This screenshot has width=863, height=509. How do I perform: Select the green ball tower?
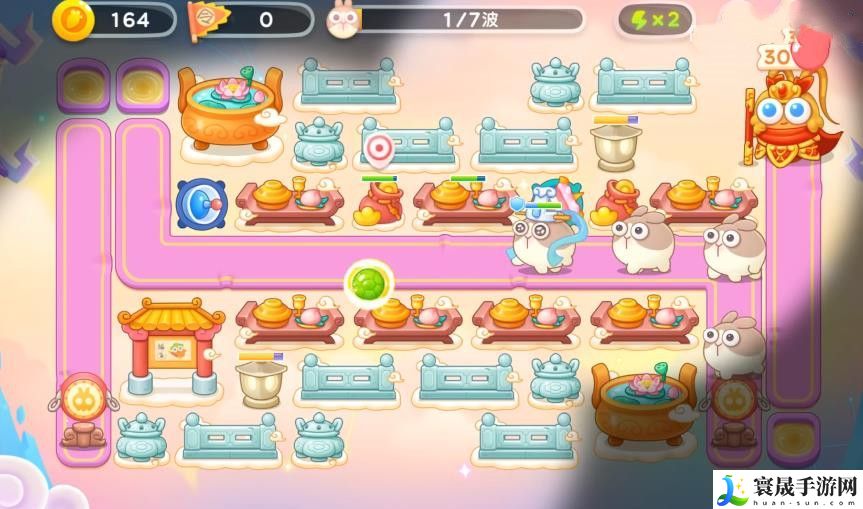coord(366,282)
